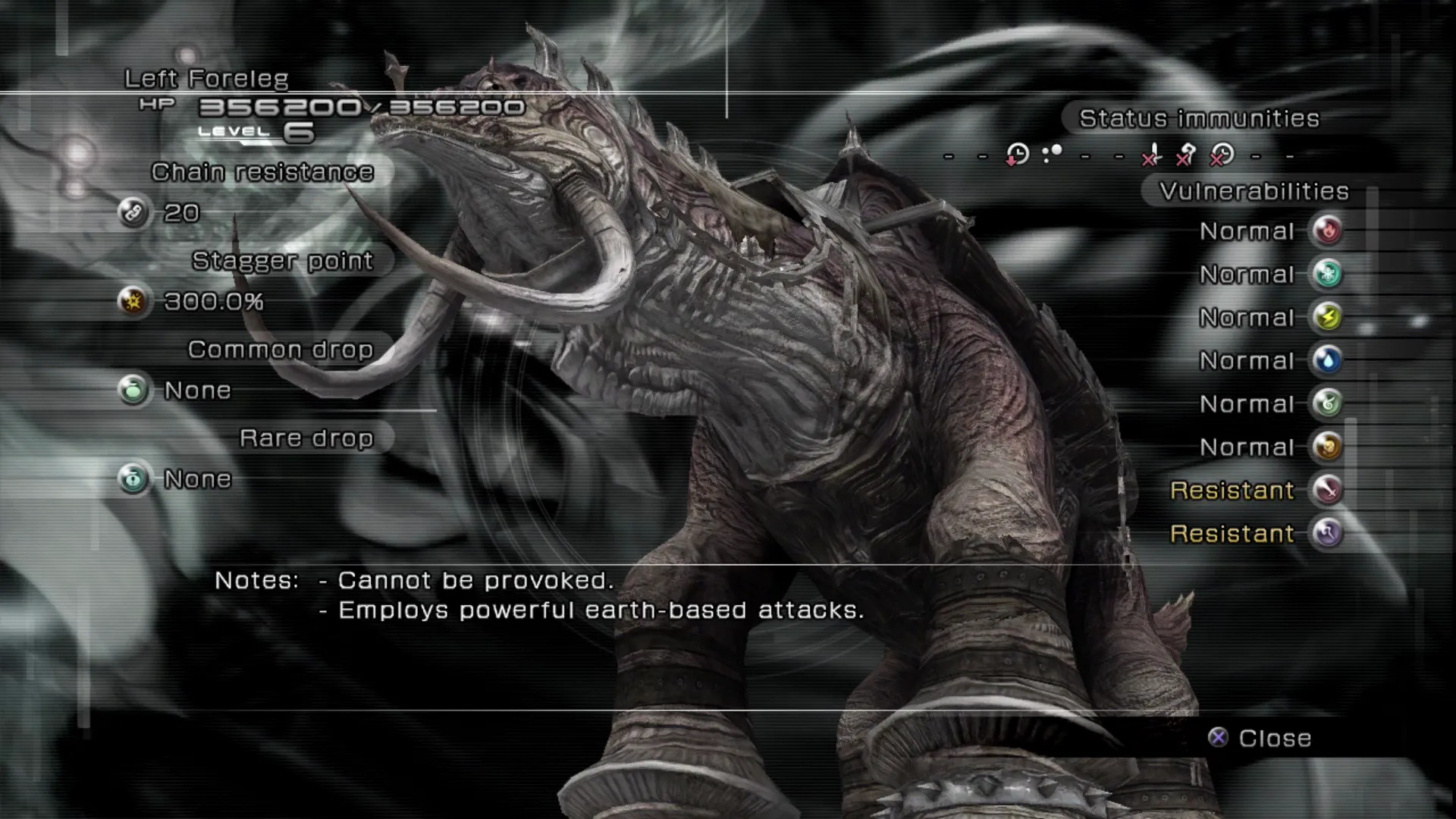1456x819 pixels.
Task: Open the Status immunities header
Action: 1198,118
